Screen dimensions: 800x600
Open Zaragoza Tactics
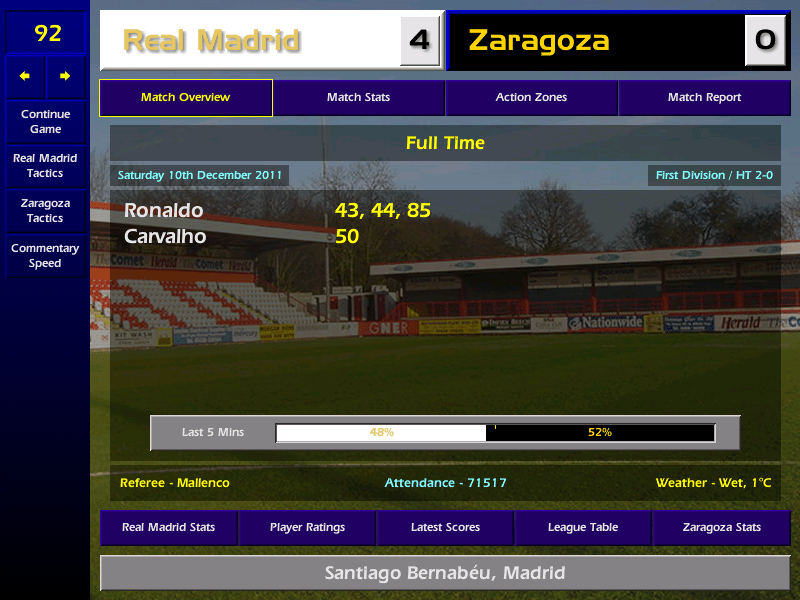pos(45,210)
